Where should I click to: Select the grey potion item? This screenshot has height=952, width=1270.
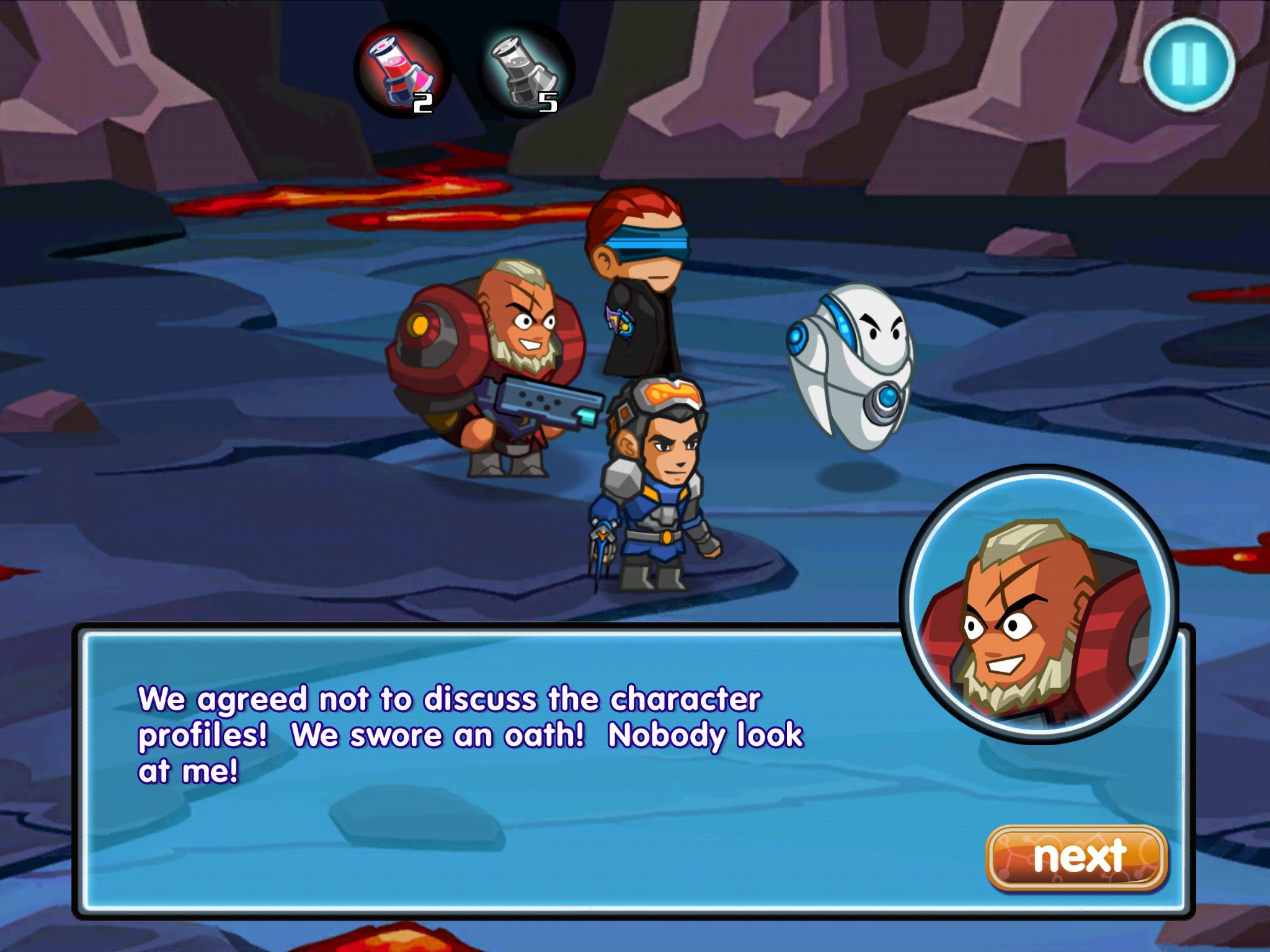tap(525, 71)
